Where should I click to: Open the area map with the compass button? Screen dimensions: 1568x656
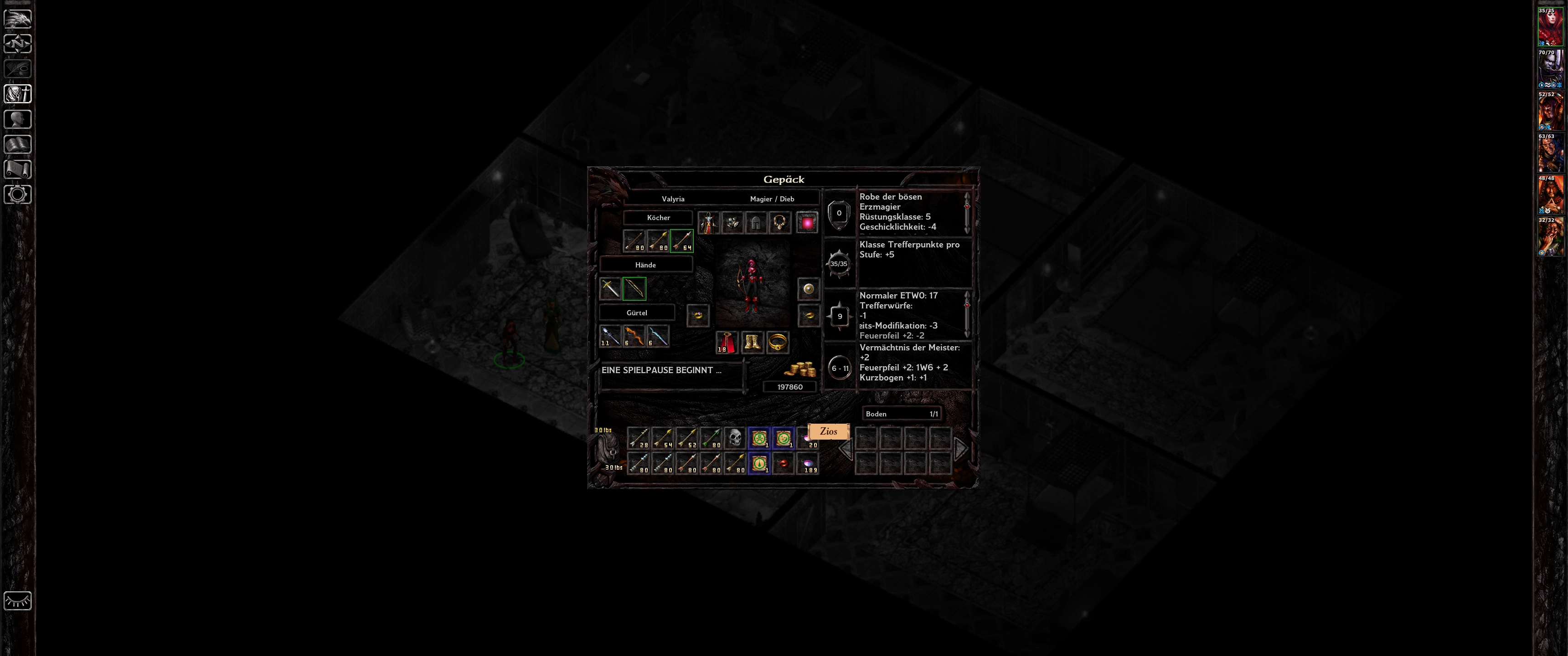click(18, 44)
